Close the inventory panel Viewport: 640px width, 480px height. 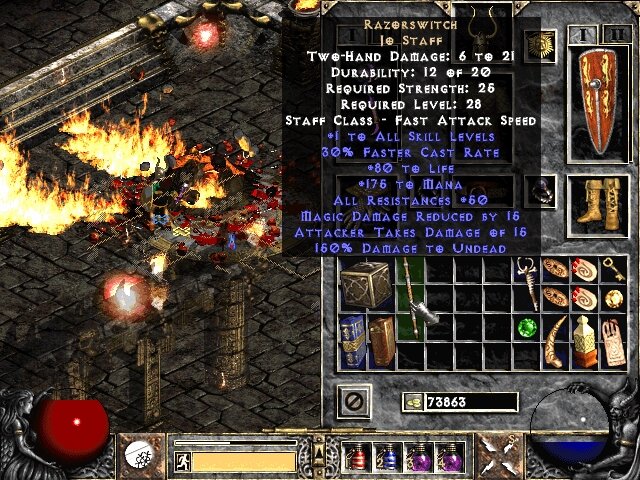pyautogui.click(x=358, y=402)
